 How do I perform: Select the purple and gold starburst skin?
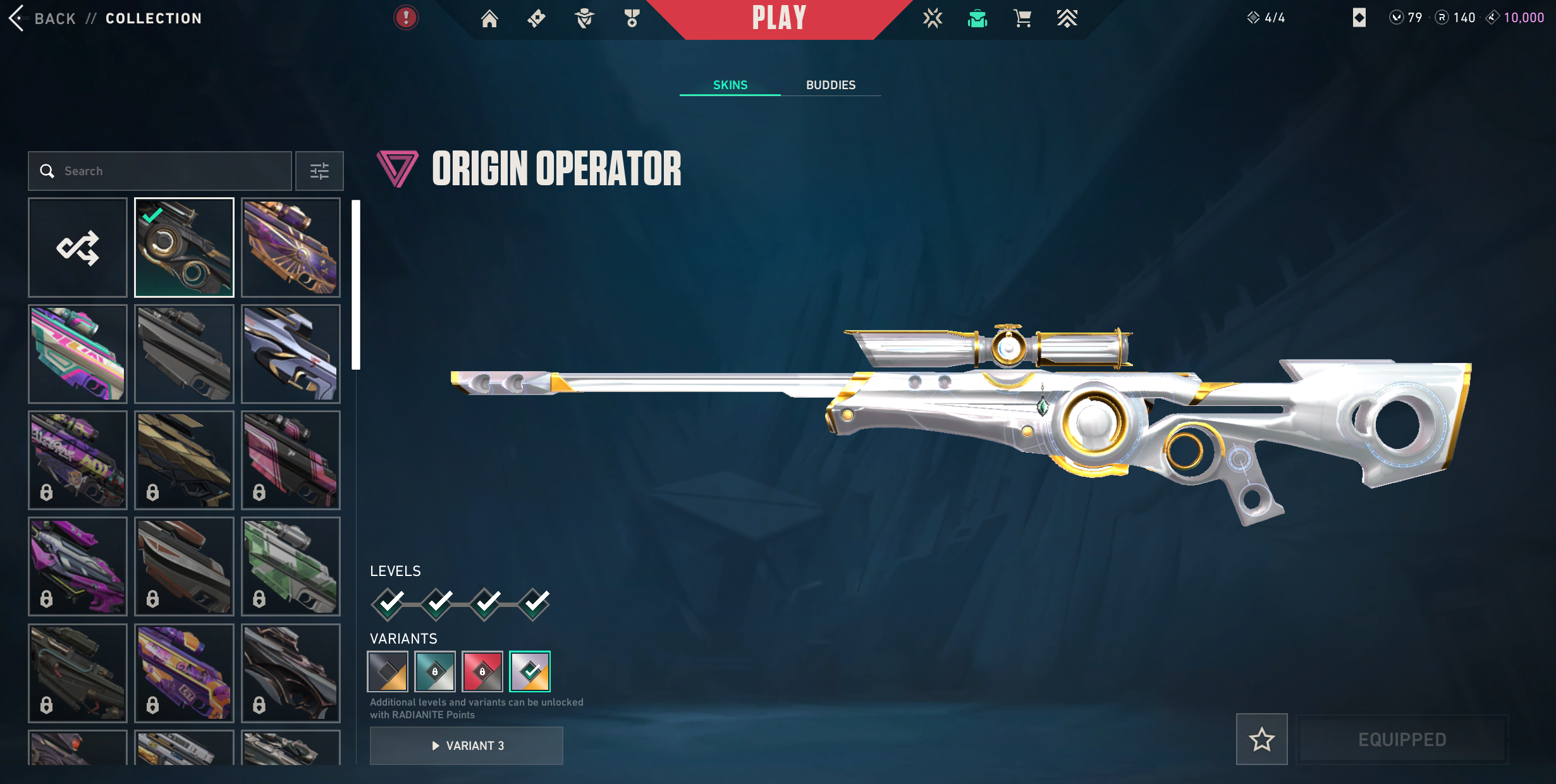point(291,247)
